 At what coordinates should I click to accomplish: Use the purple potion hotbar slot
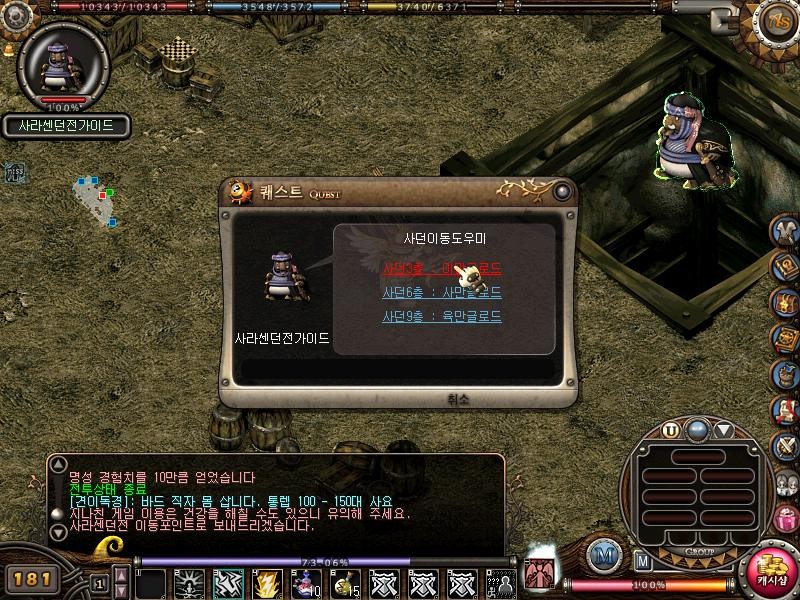click(x=306, y=582)
